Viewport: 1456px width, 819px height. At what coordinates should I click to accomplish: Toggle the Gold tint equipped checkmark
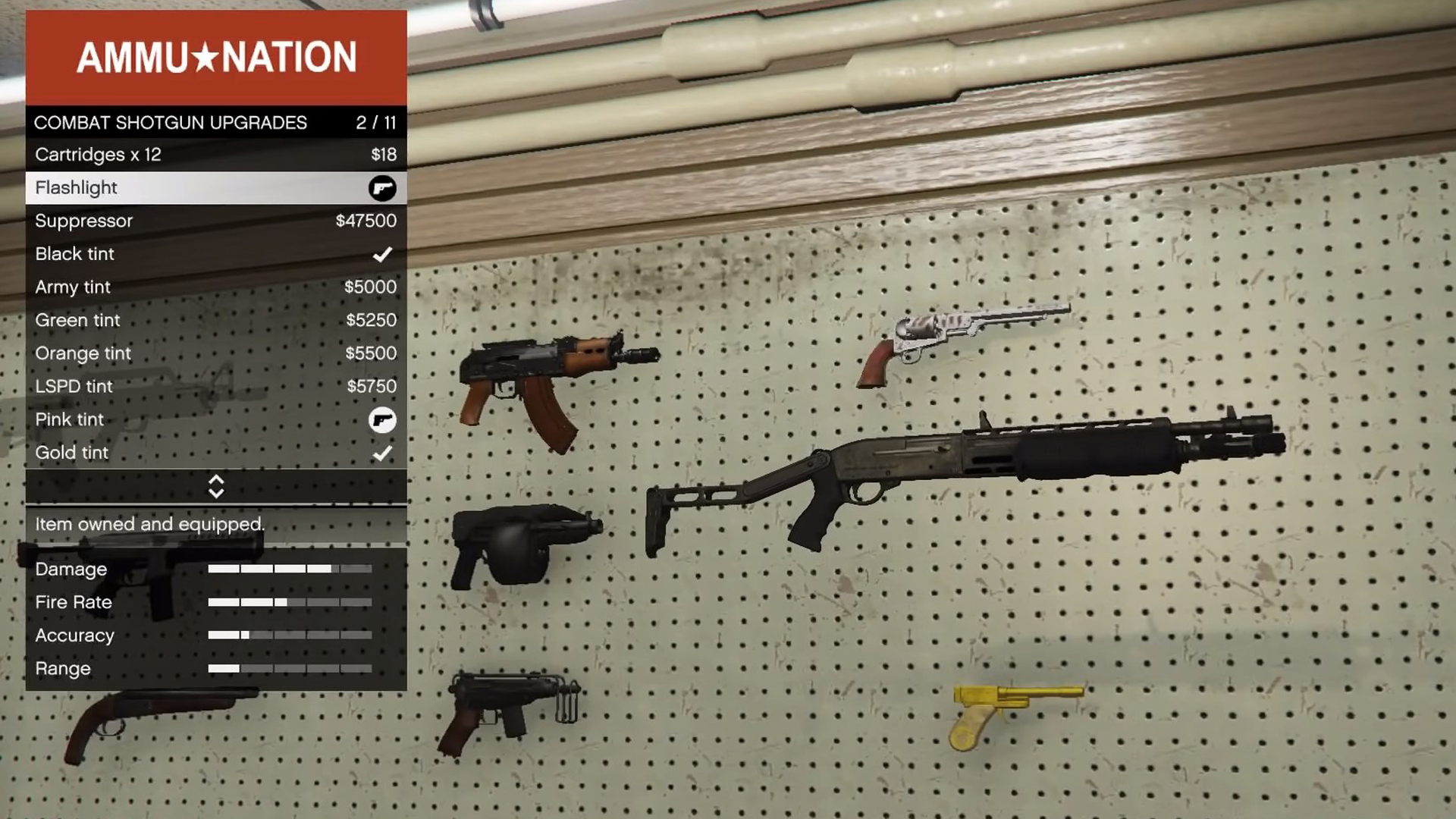tap(383, 453)
